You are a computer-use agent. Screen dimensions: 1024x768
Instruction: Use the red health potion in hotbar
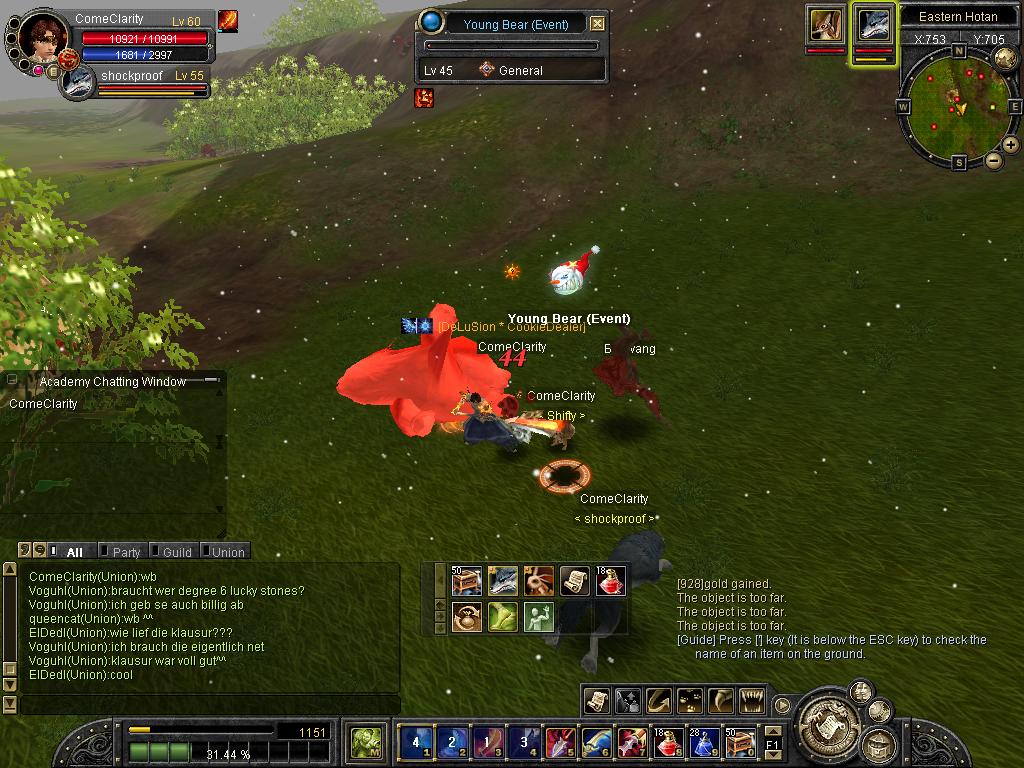click(668, 742)
